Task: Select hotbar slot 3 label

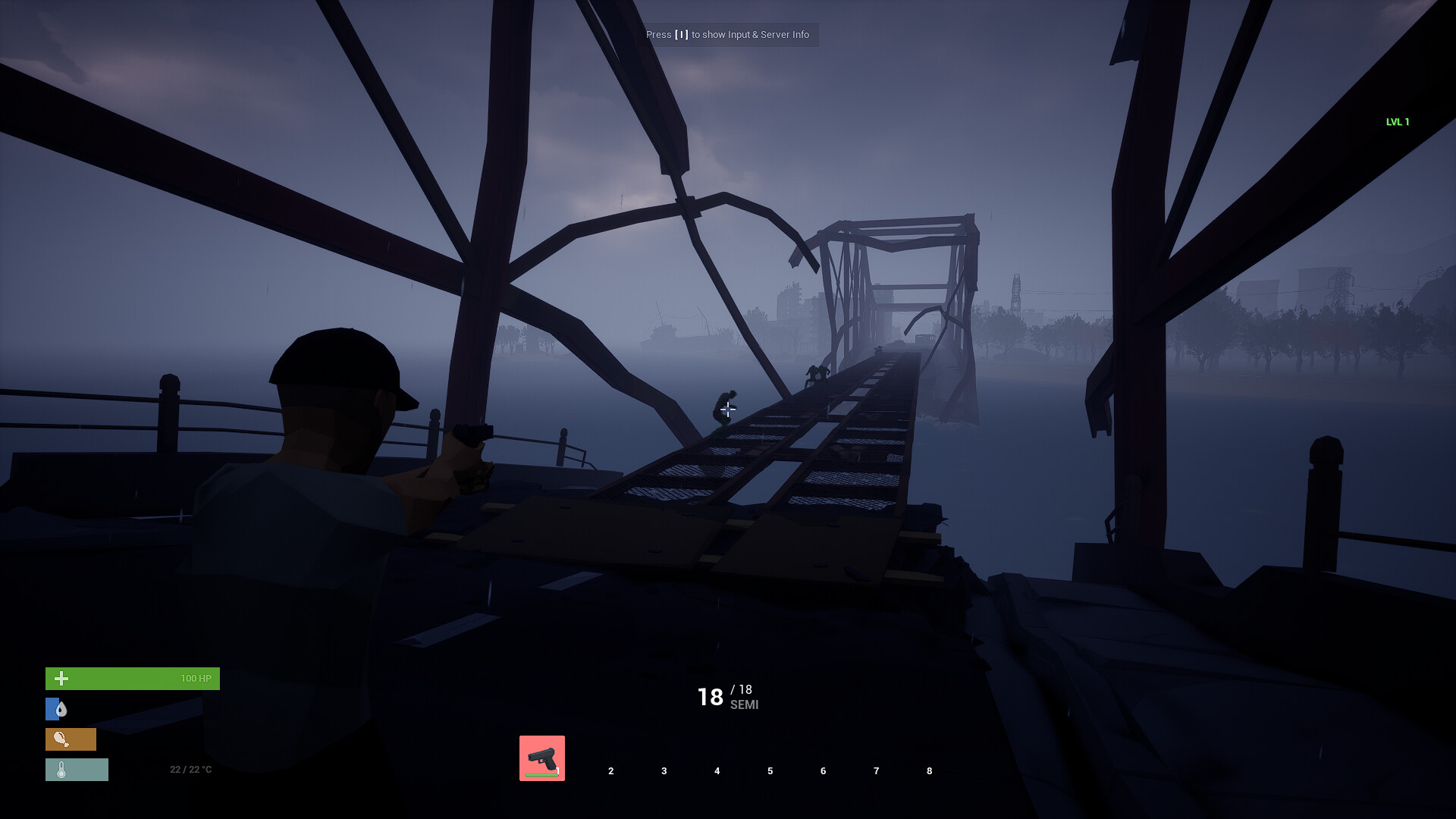Action: (x=664, y=770)
